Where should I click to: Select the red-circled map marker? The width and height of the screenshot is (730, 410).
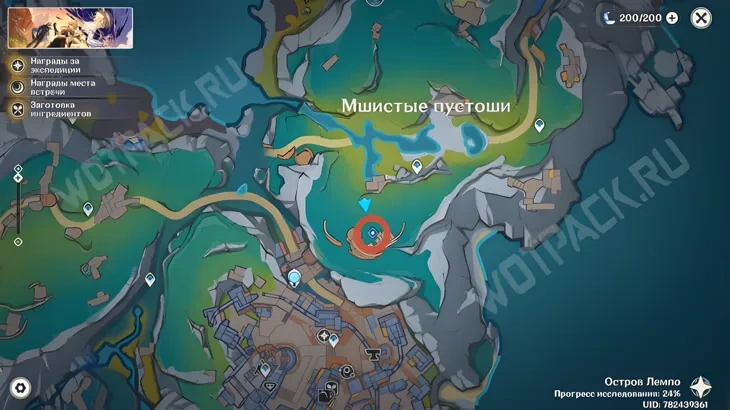pos(372,234)
